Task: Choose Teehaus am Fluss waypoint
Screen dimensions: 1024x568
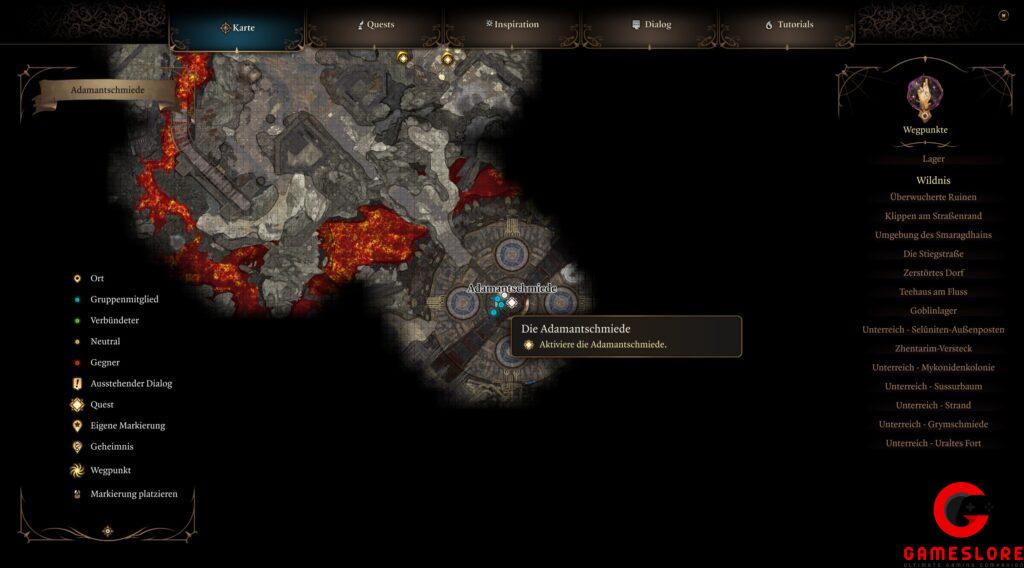Action: pos(933,292)
